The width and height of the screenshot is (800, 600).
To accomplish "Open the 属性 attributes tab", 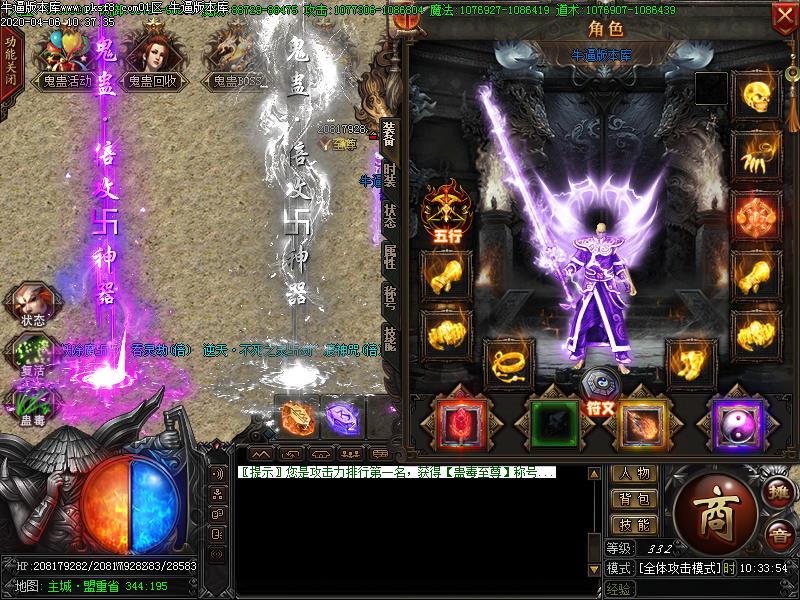I will click(389, 255).
